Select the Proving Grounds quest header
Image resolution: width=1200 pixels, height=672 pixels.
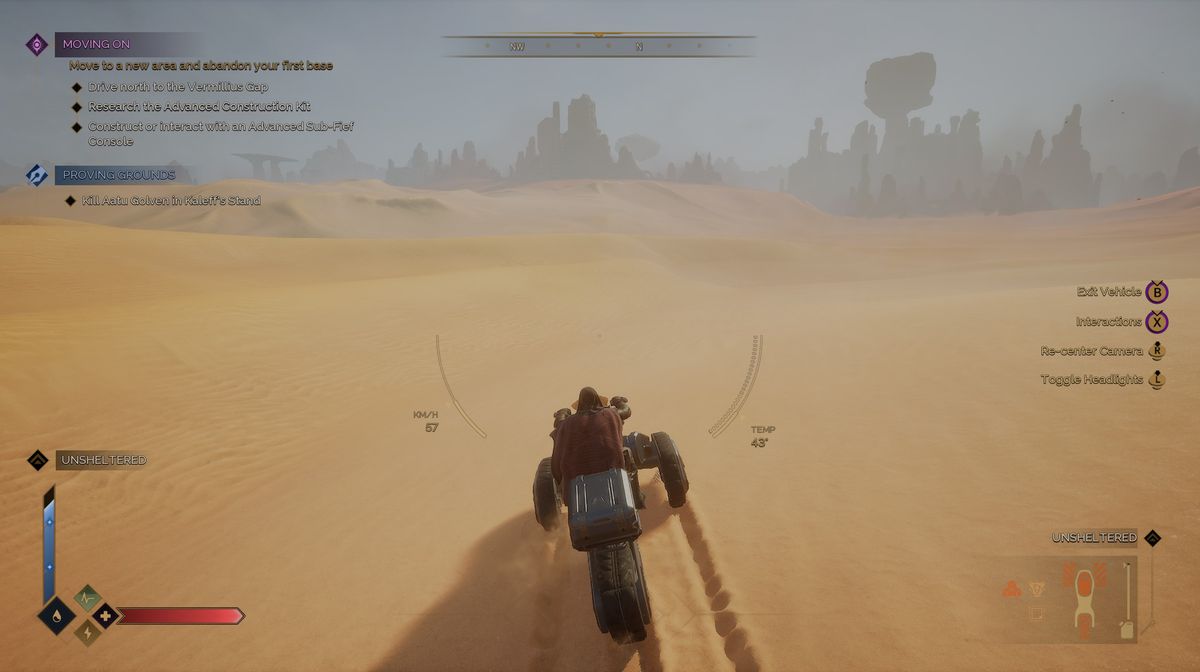118,174
